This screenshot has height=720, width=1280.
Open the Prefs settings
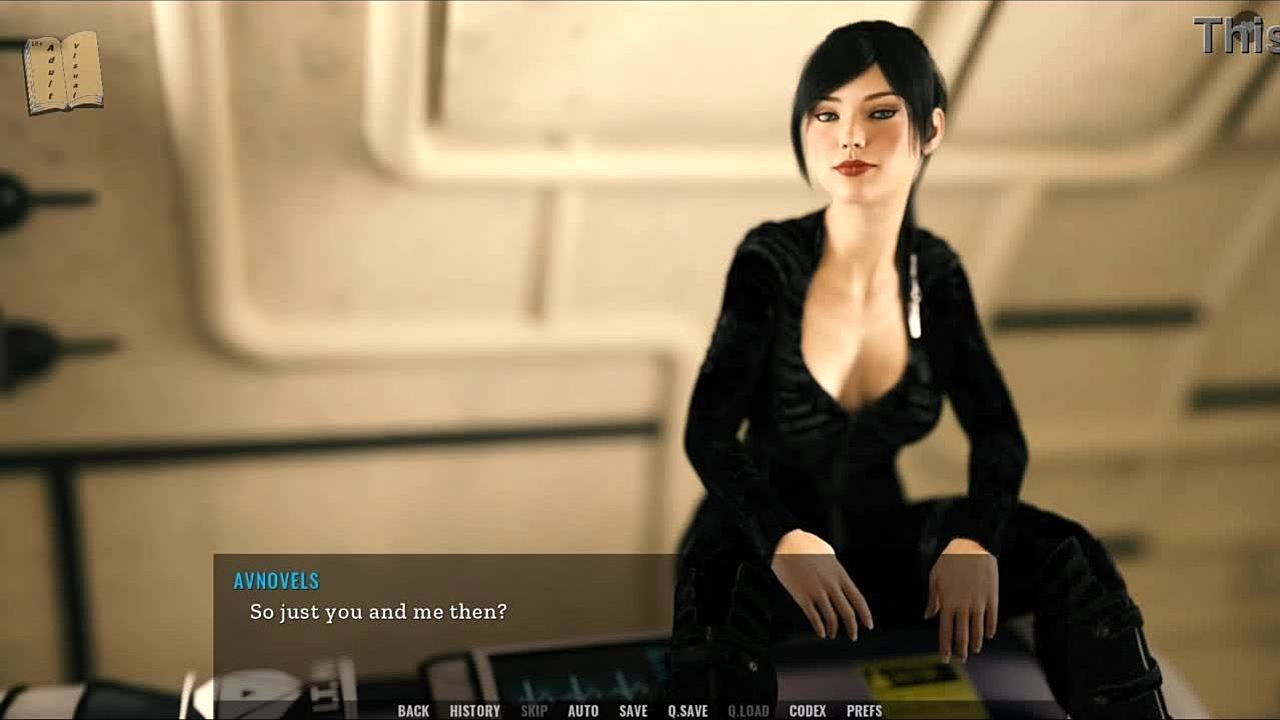[864, 711]
